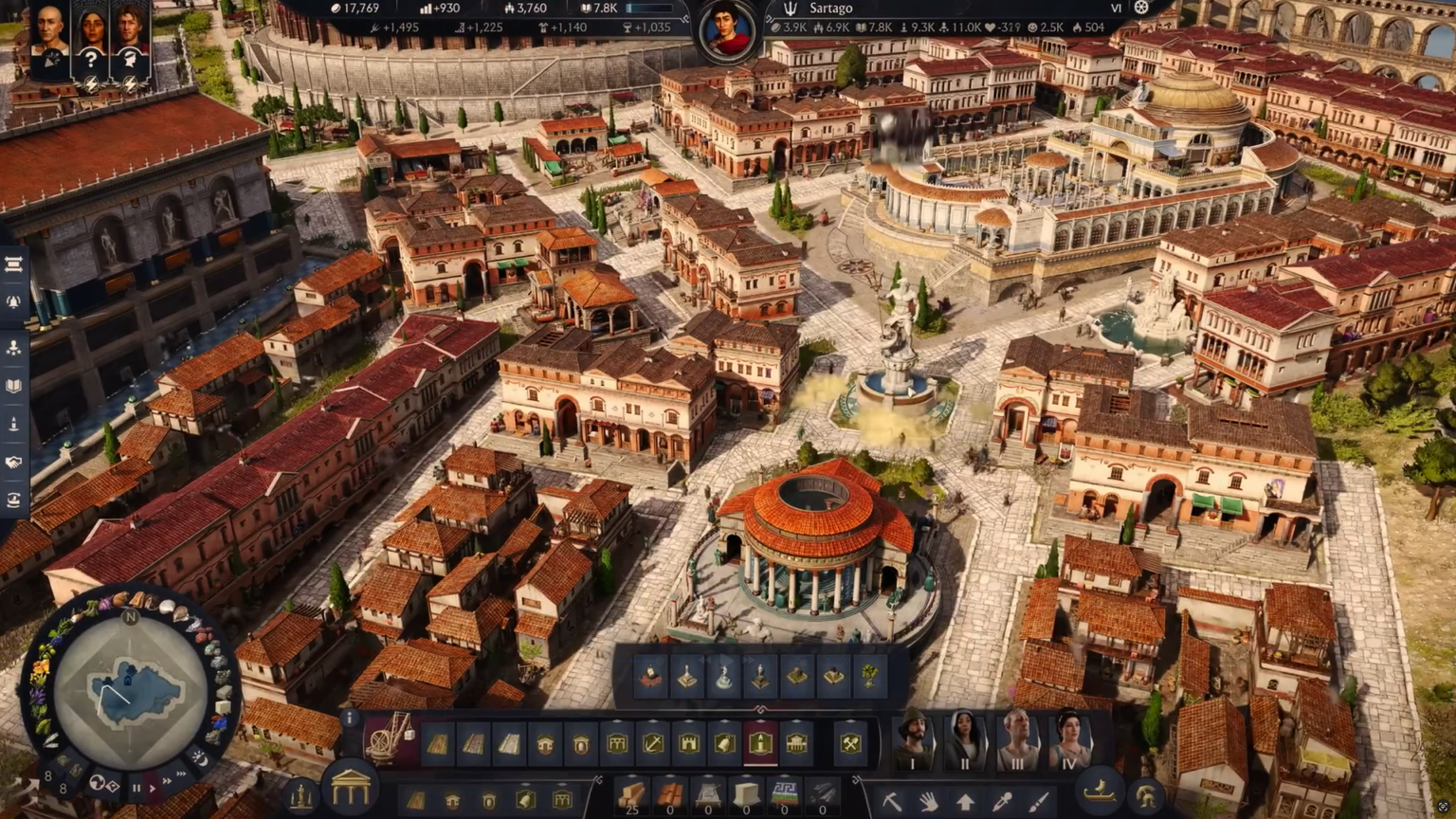Open the diplomacy handshake menu
1456x819 pixels.
pos(13,463)
